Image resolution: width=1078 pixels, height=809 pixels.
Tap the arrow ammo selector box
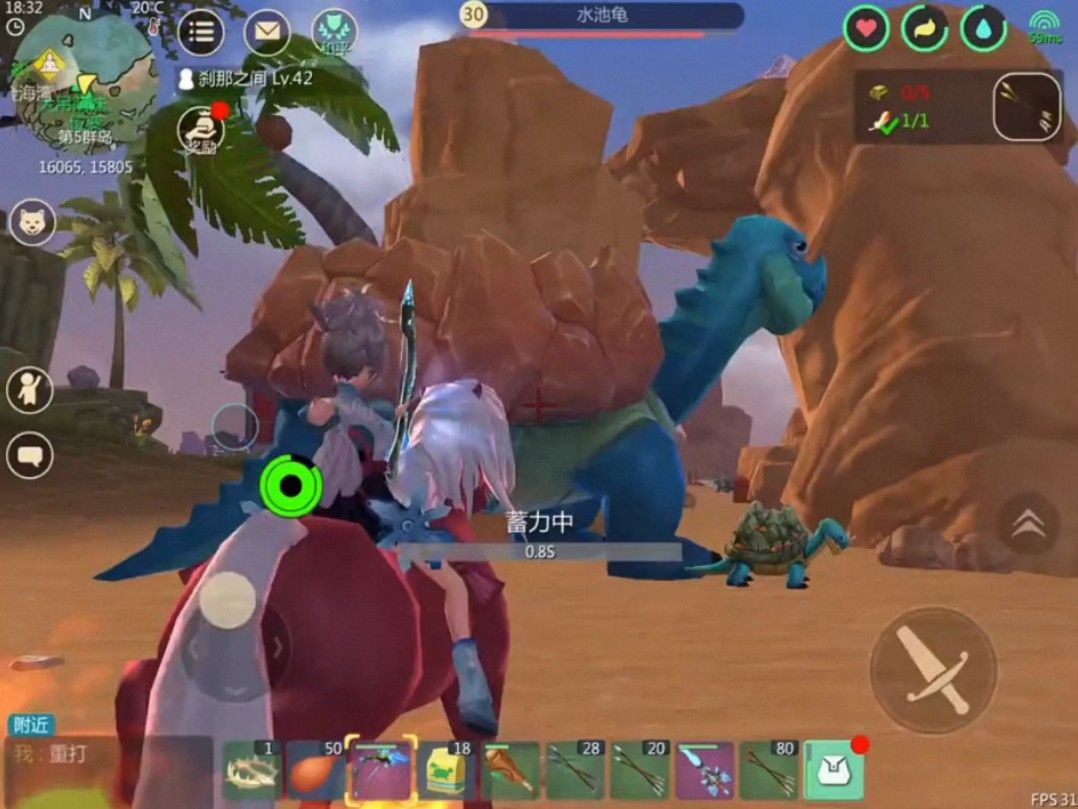1027,106
